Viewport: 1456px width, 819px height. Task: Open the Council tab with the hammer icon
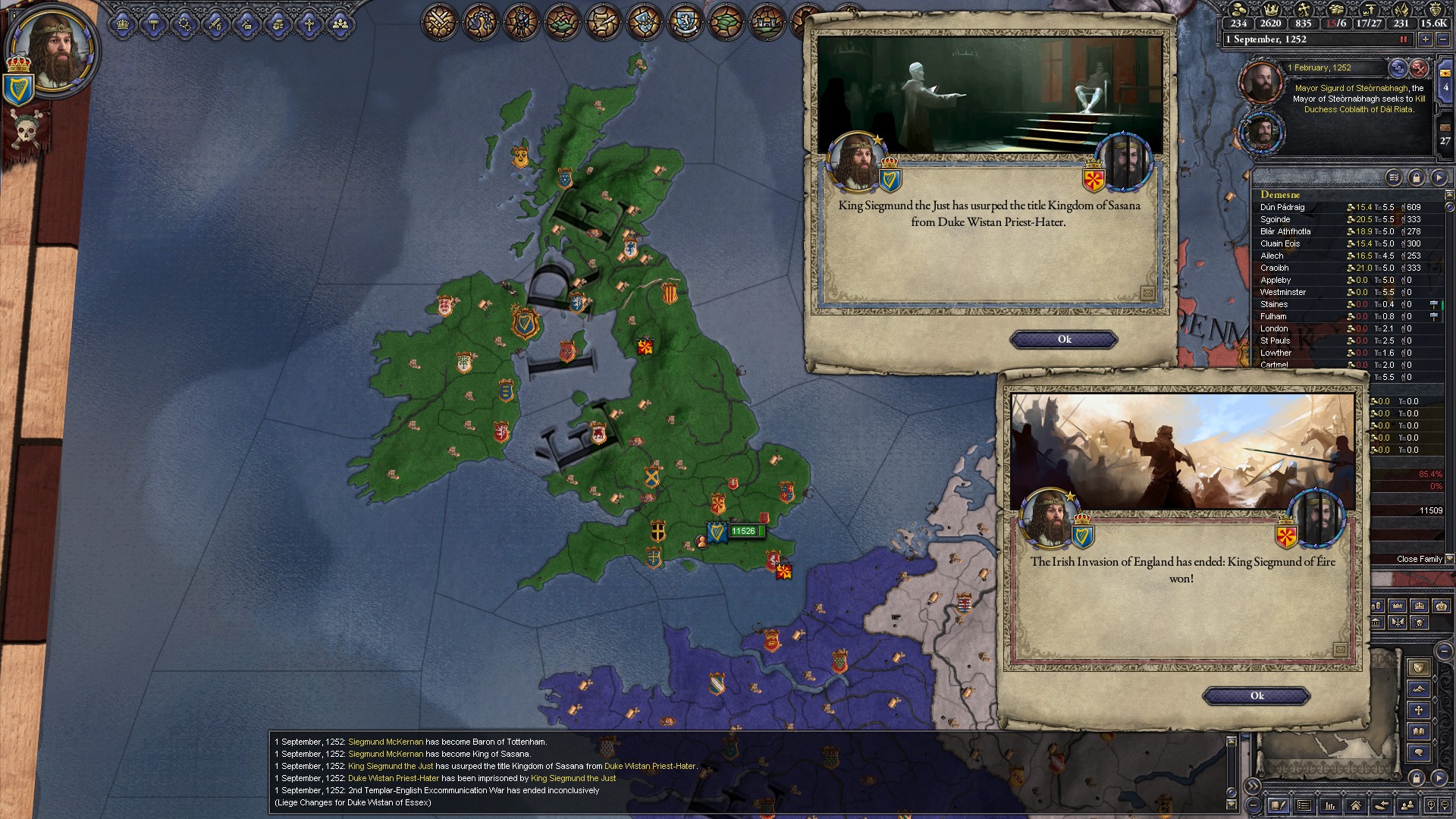pyautogui.click(x=154, y=25)
